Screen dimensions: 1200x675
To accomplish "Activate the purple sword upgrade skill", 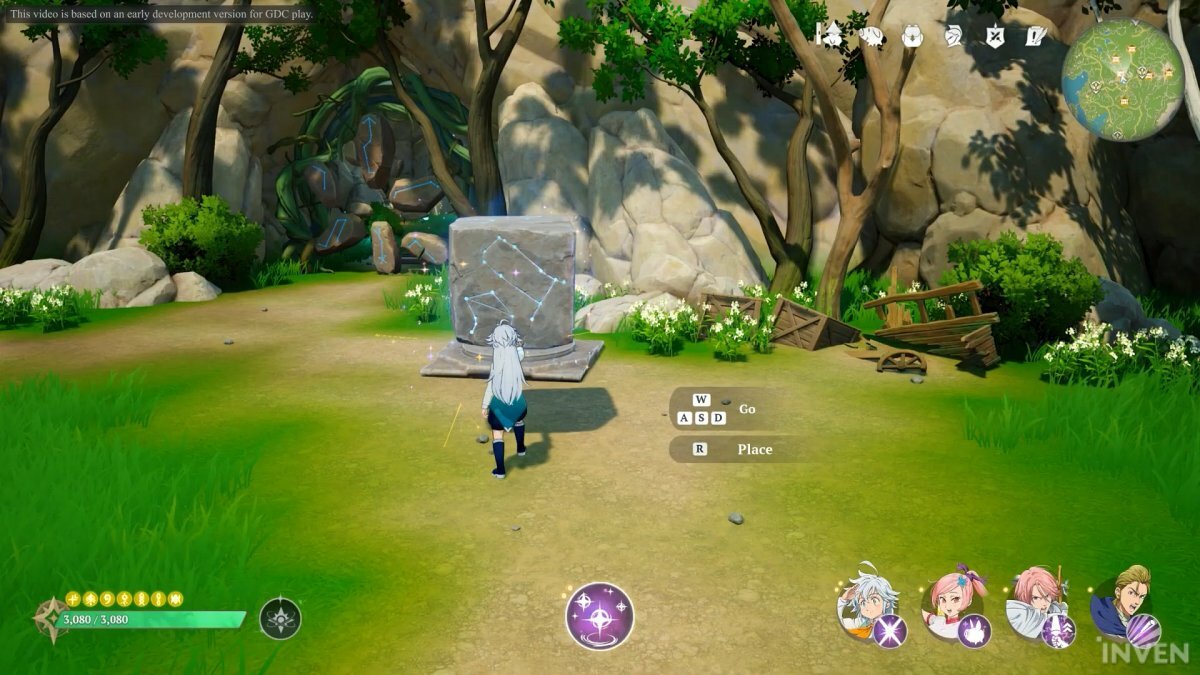I will 1058,631.
